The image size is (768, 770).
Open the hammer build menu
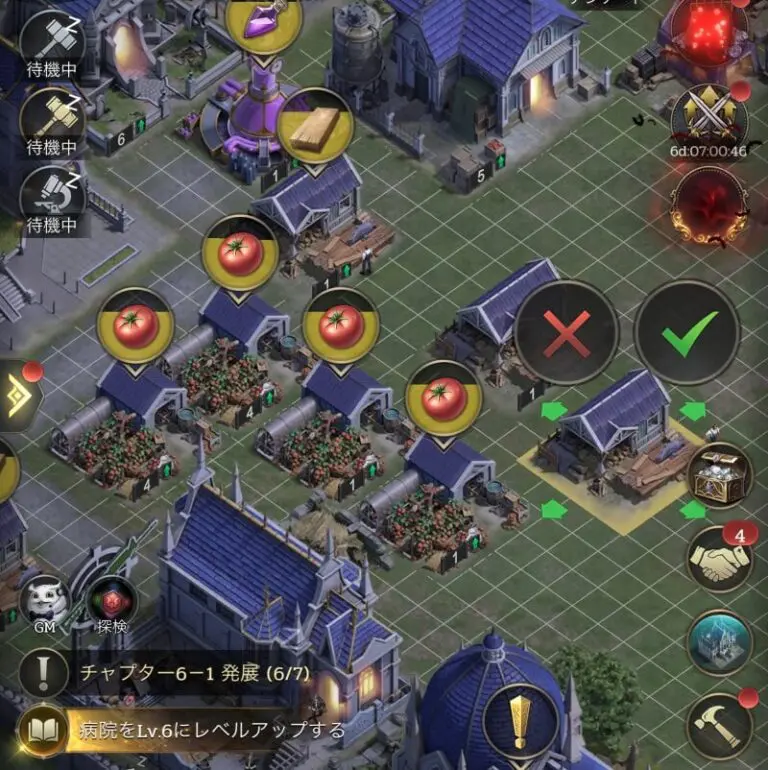coord(719,724)
